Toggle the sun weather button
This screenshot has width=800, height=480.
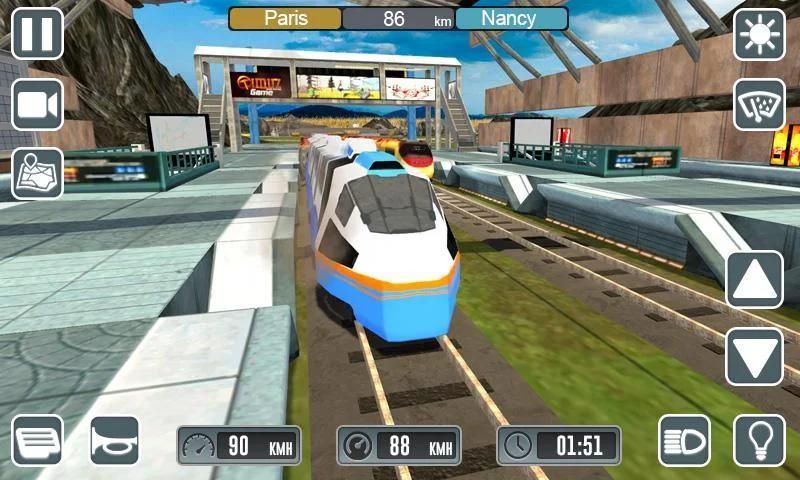[x=759, y=34]
